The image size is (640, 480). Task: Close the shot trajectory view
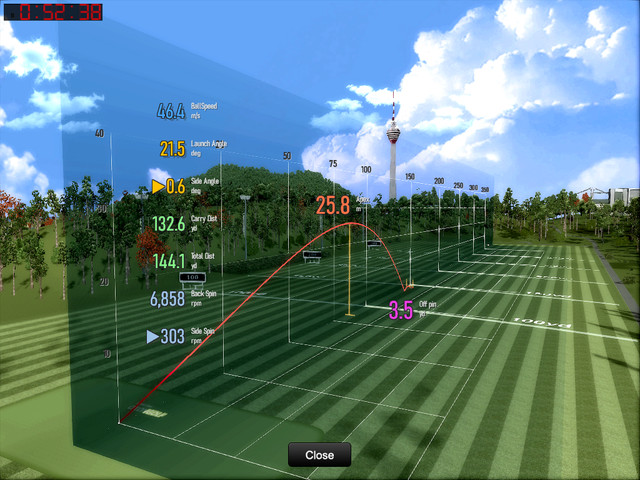[x=320, y=455]
